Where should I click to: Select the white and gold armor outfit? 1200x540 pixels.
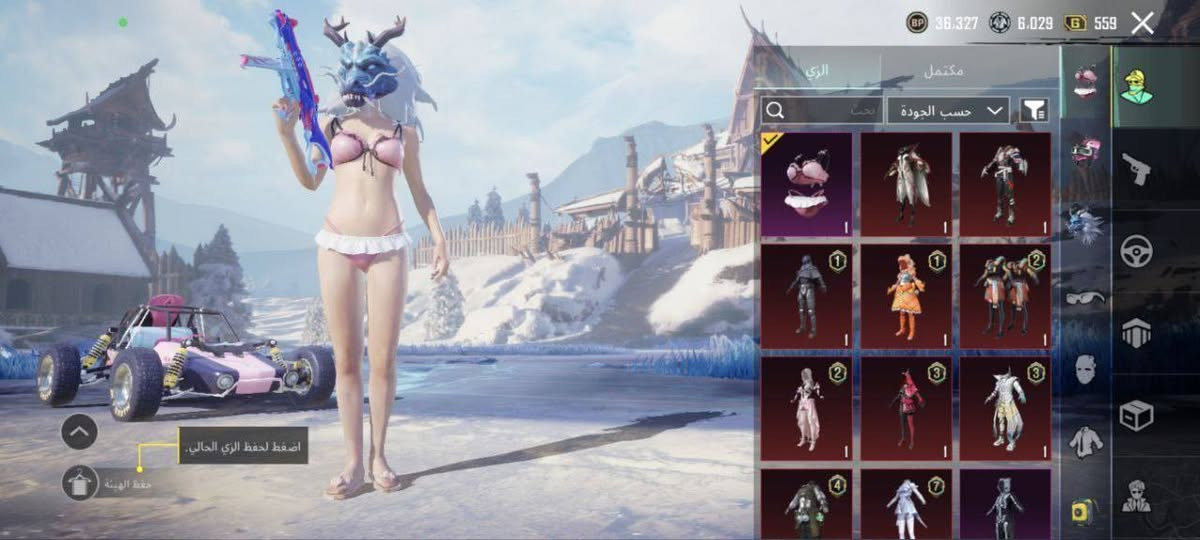pos(1005,408)
